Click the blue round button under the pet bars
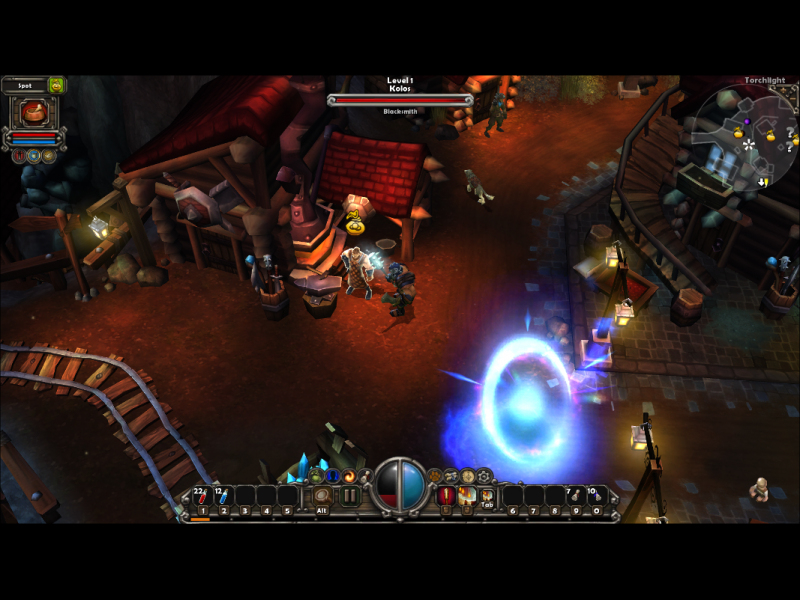 coord(34,156)
